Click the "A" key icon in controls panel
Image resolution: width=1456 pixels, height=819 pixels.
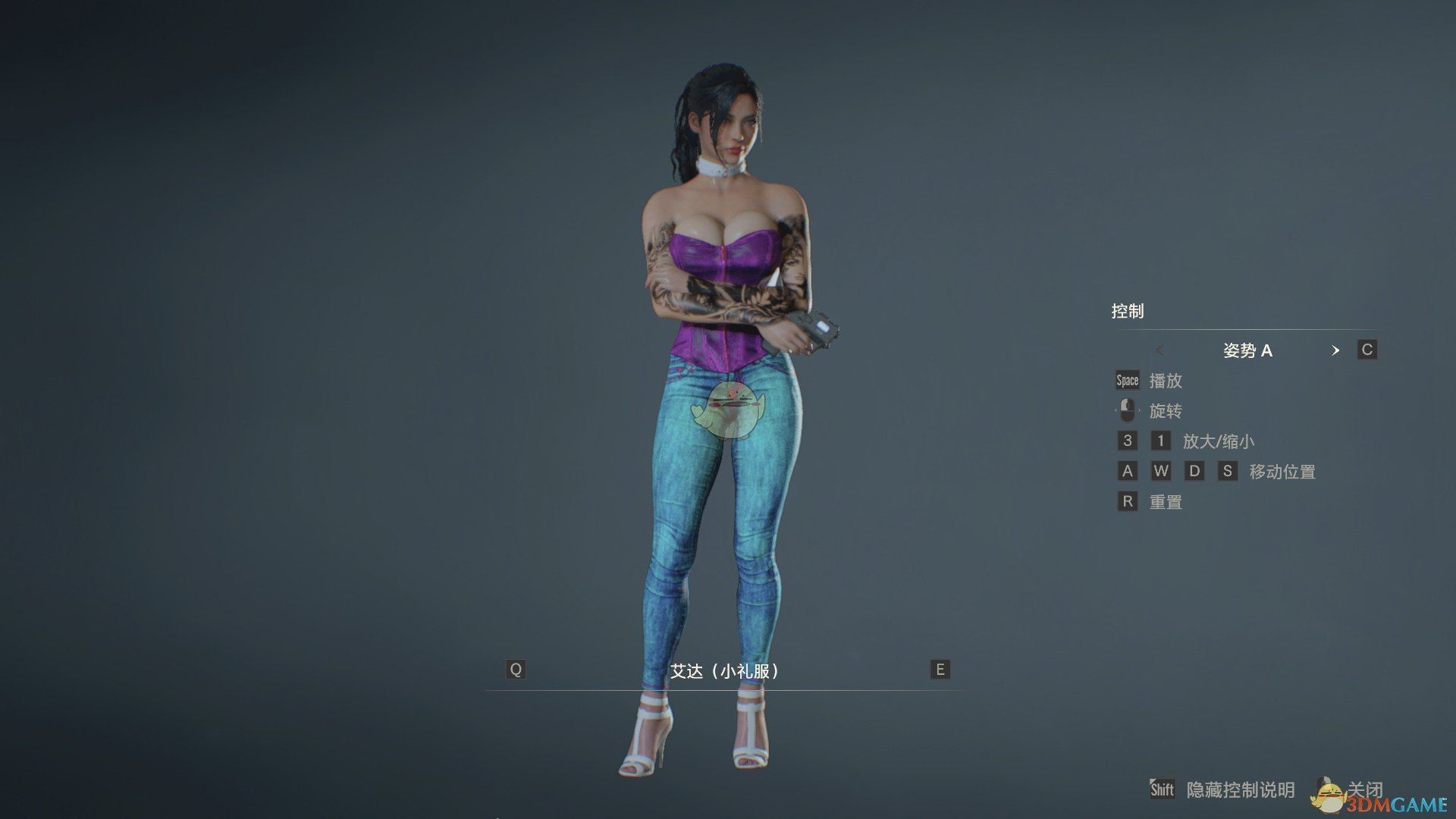click(x=1127, y=471)
